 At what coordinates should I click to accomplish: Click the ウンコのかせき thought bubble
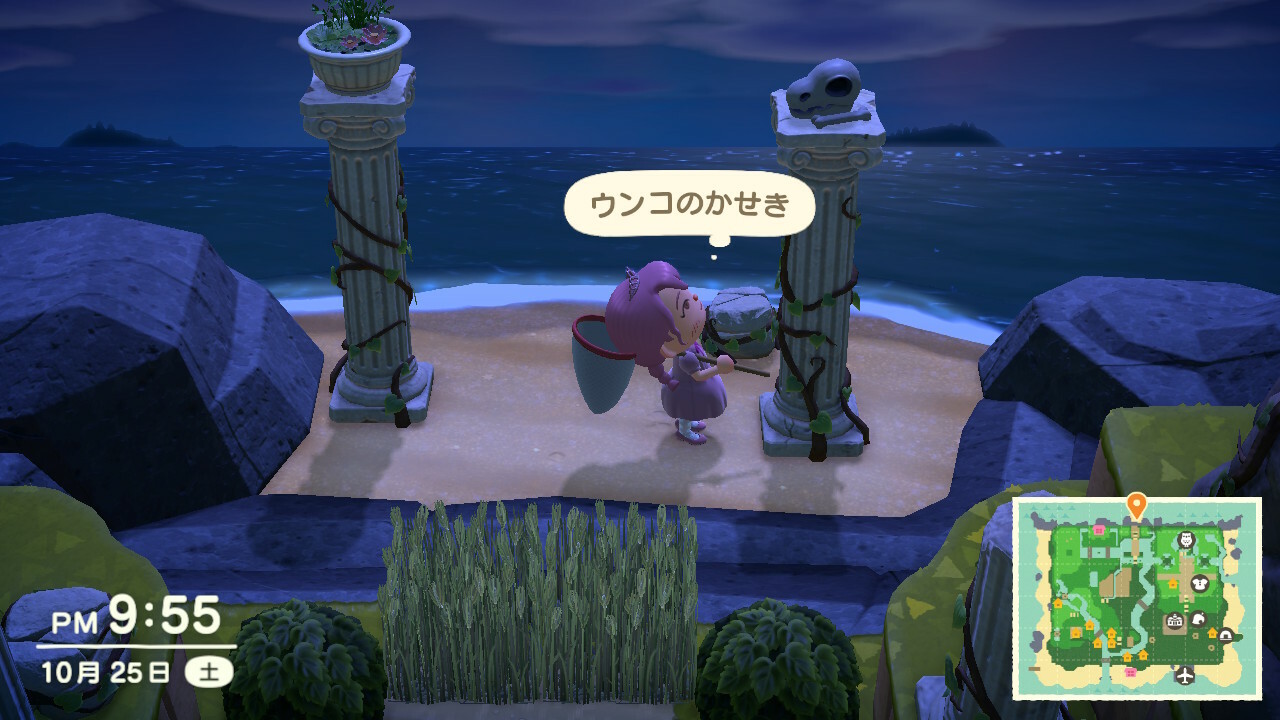690,205
